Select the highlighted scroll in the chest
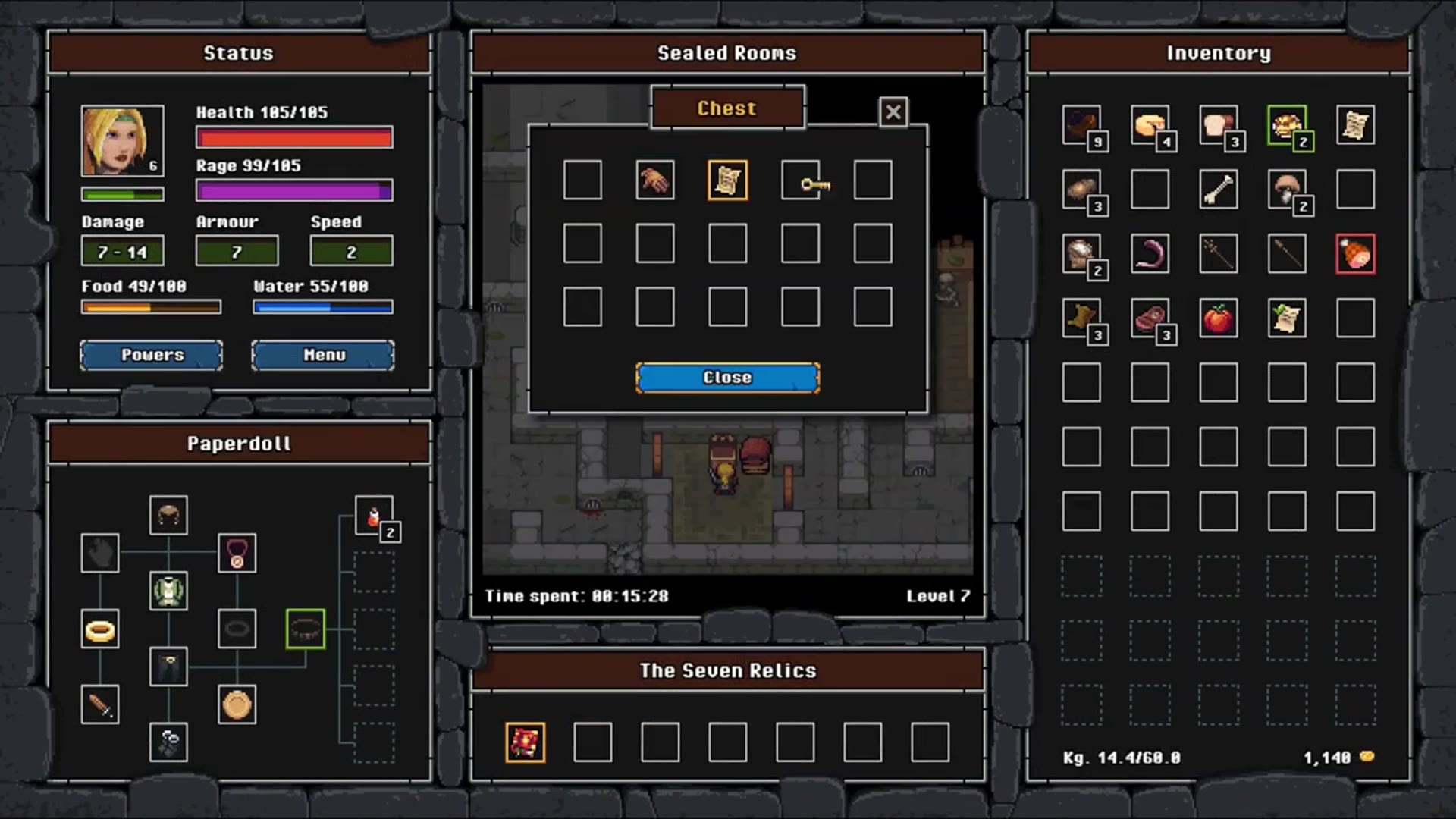Image resolution: width=1456 pixels, height=819 pixels. (x=727, y=180)
